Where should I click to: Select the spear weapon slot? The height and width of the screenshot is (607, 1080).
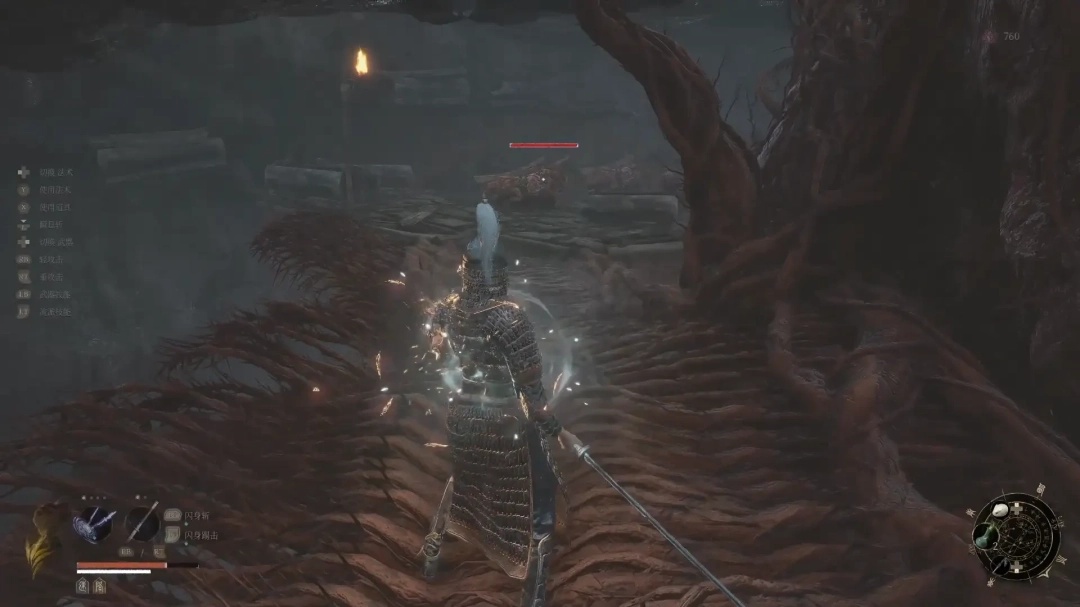point(142,523)
